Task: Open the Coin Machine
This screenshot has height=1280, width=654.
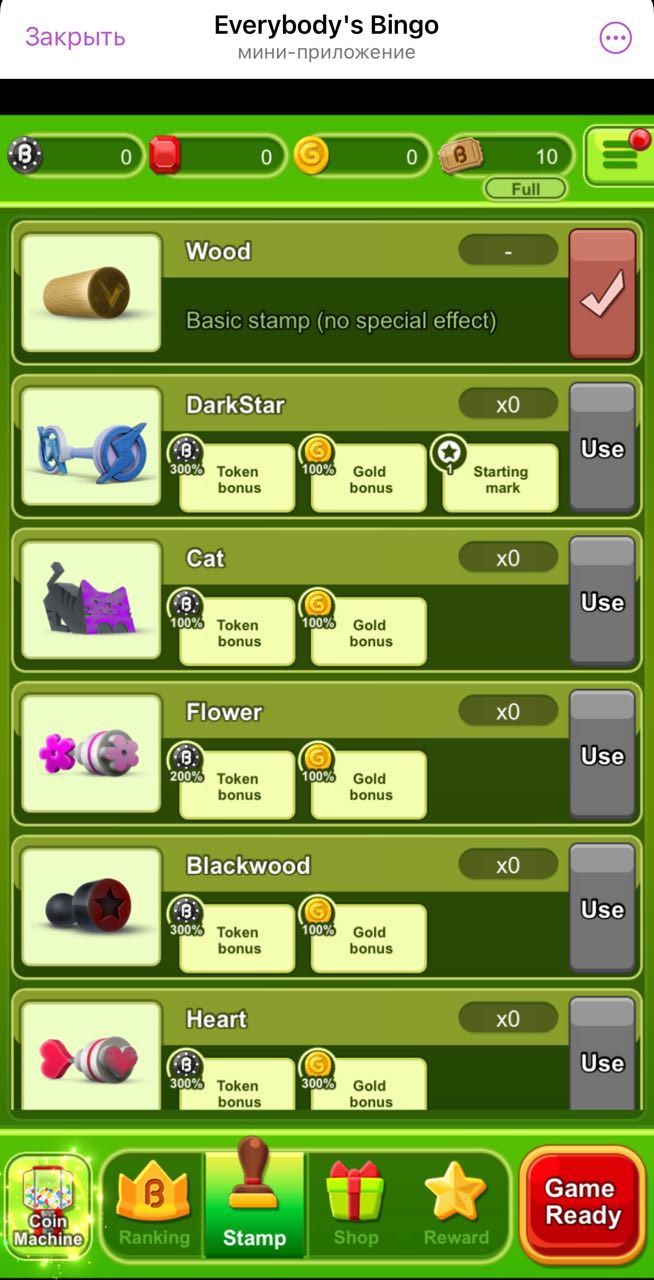Action: [48, 1205]
